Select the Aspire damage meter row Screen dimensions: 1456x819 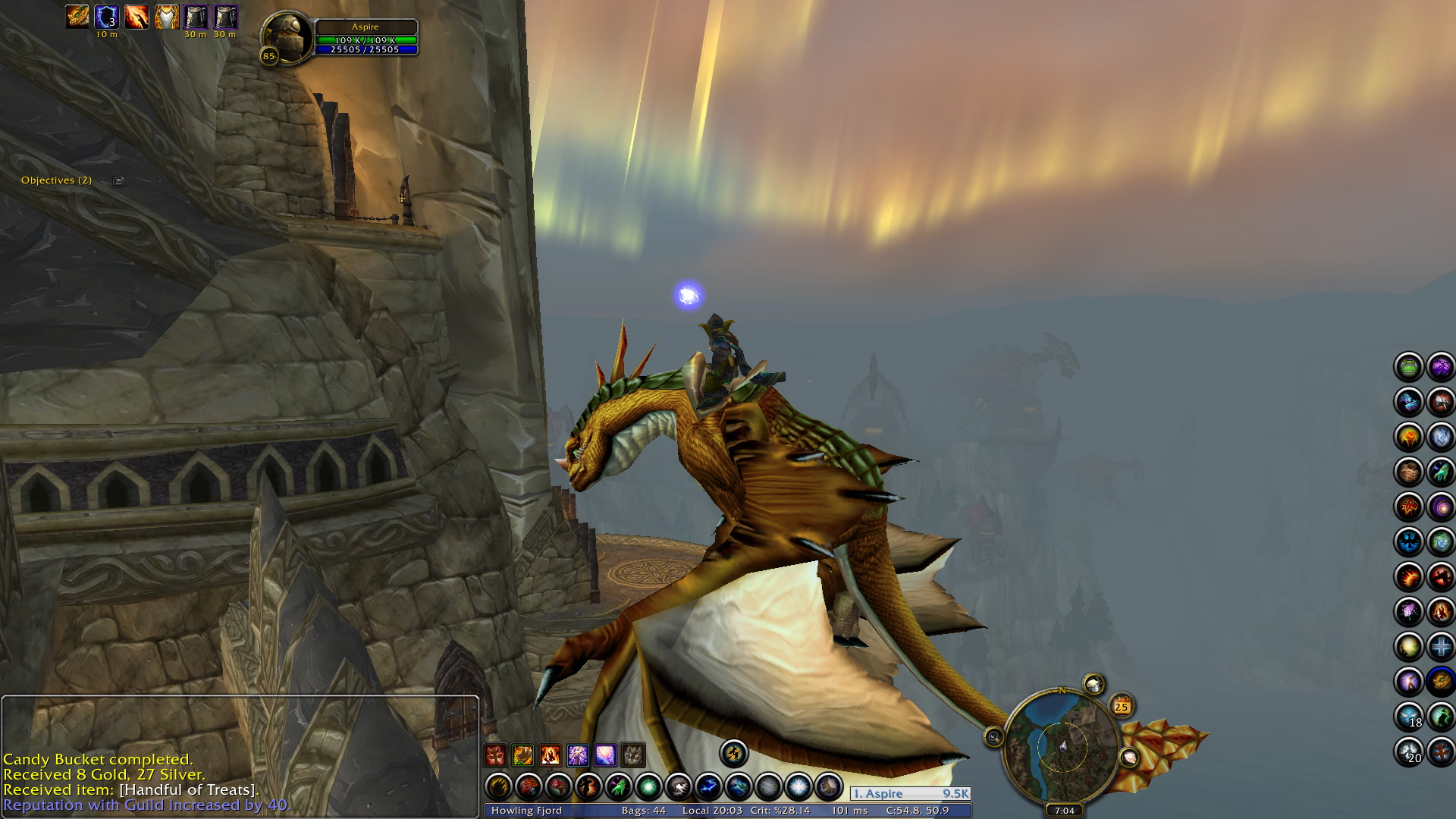point(910,793)
